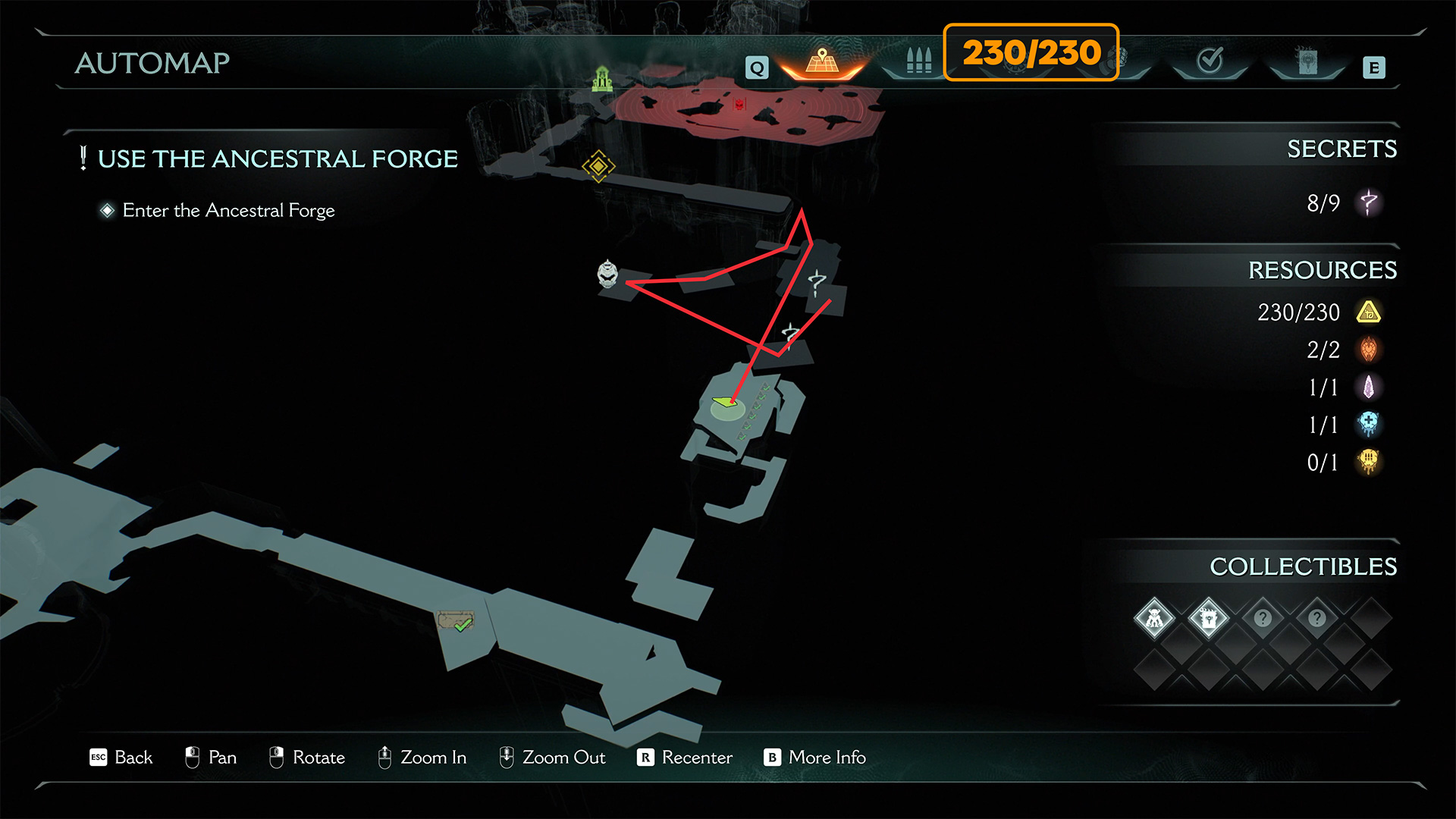Select the gold resources counter icon
1456x819 pixels.
point(1368,312)
